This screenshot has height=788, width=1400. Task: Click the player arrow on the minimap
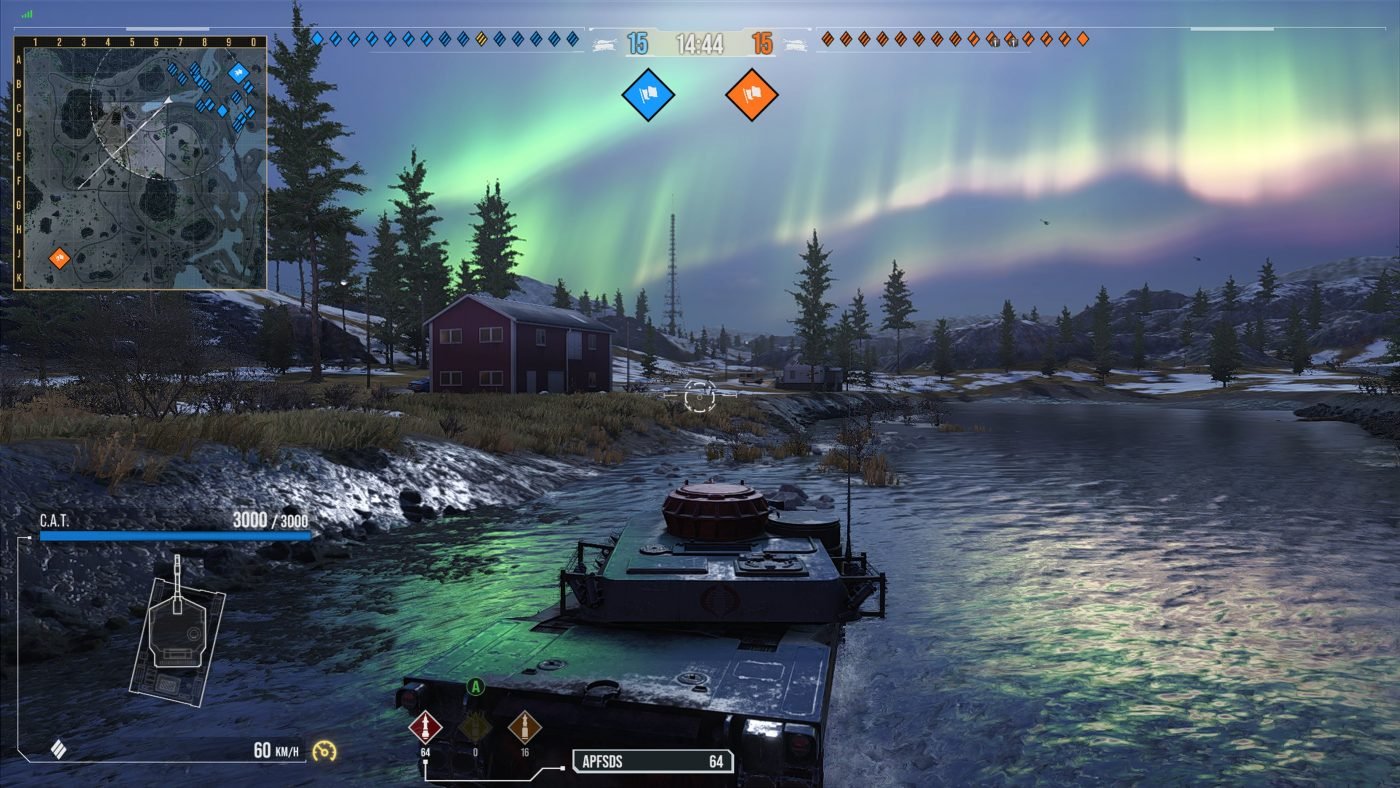[168, 100]
